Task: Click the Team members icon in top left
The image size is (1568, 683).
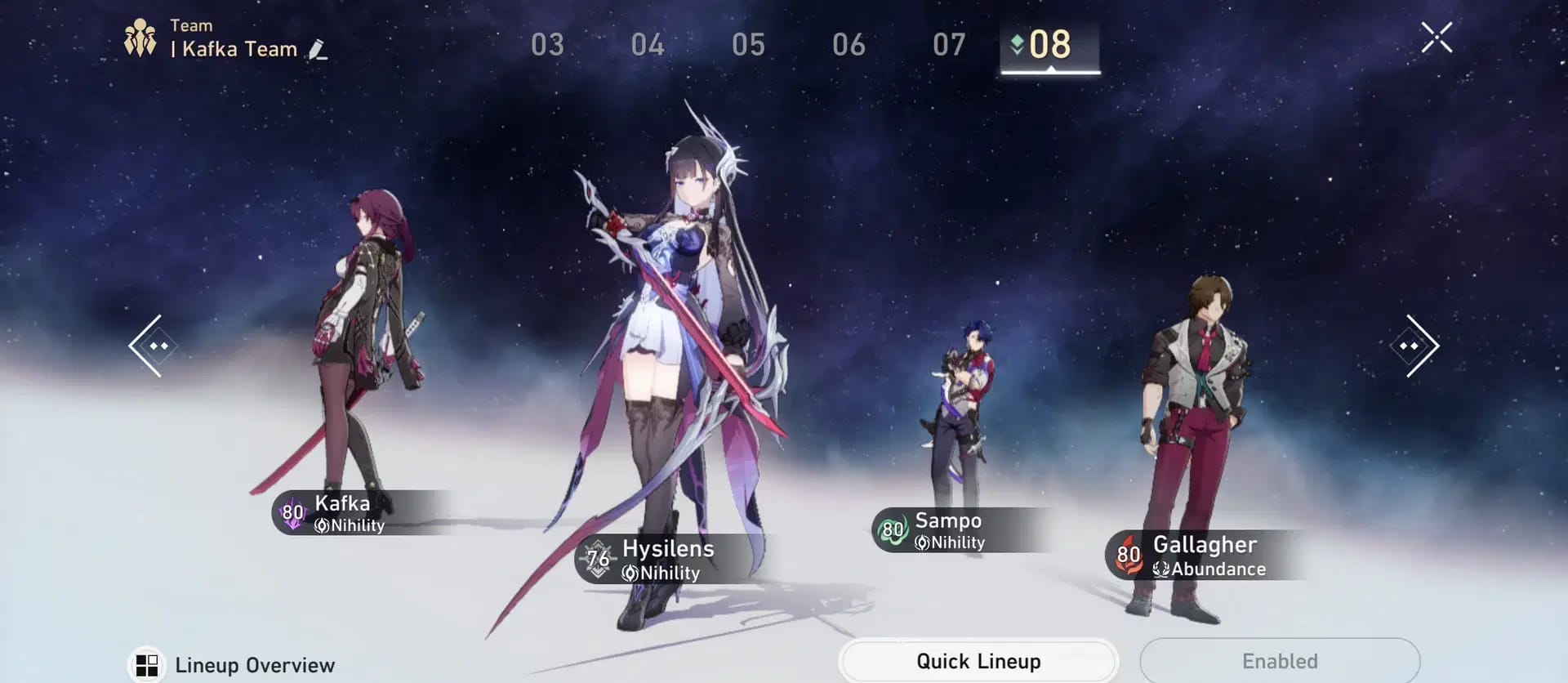Action: (140, 36)
